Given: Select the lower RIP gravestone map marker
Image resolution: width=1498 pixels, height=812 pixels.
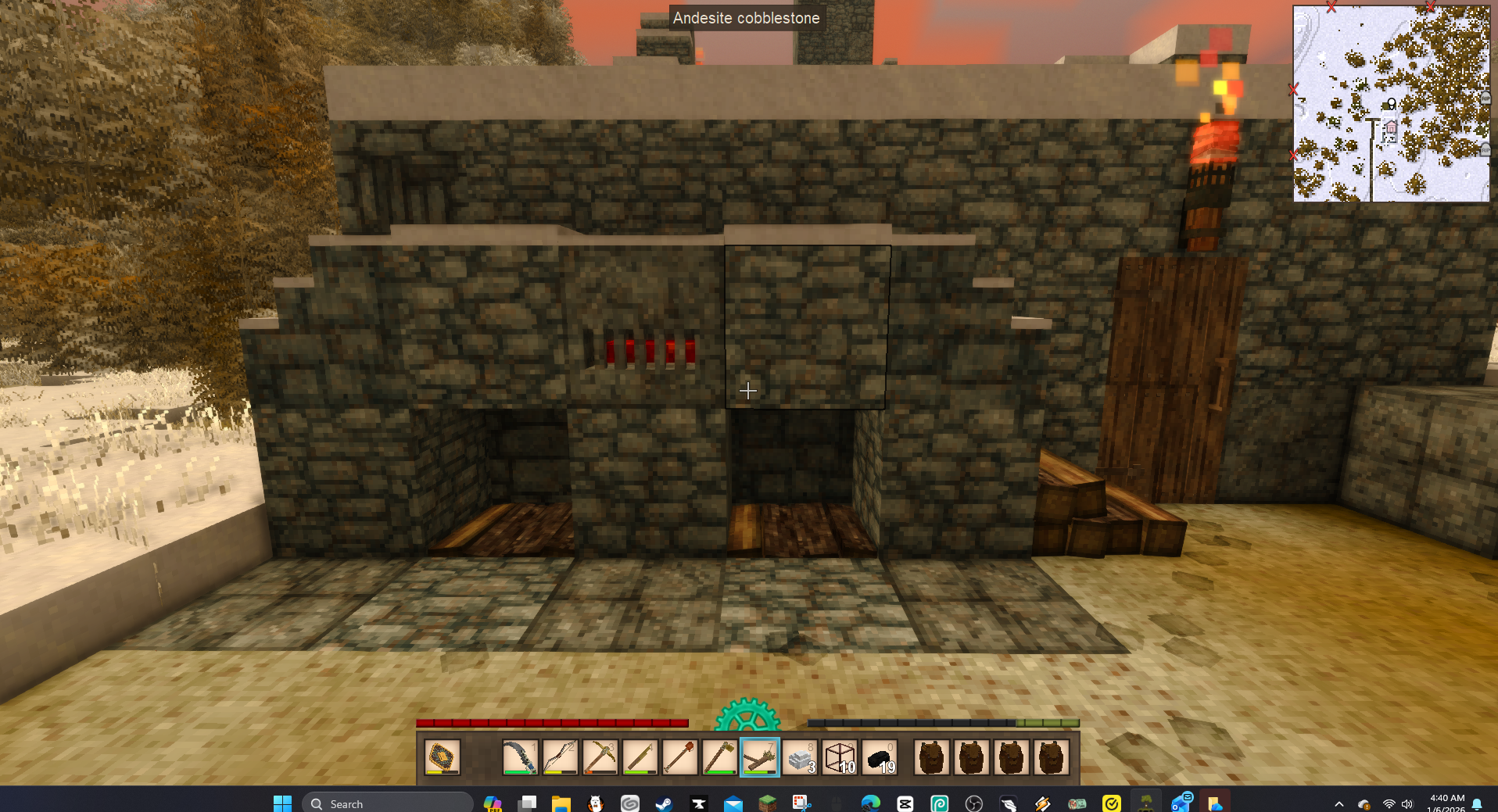Looking at the screenshot, I should point(1485,149).
